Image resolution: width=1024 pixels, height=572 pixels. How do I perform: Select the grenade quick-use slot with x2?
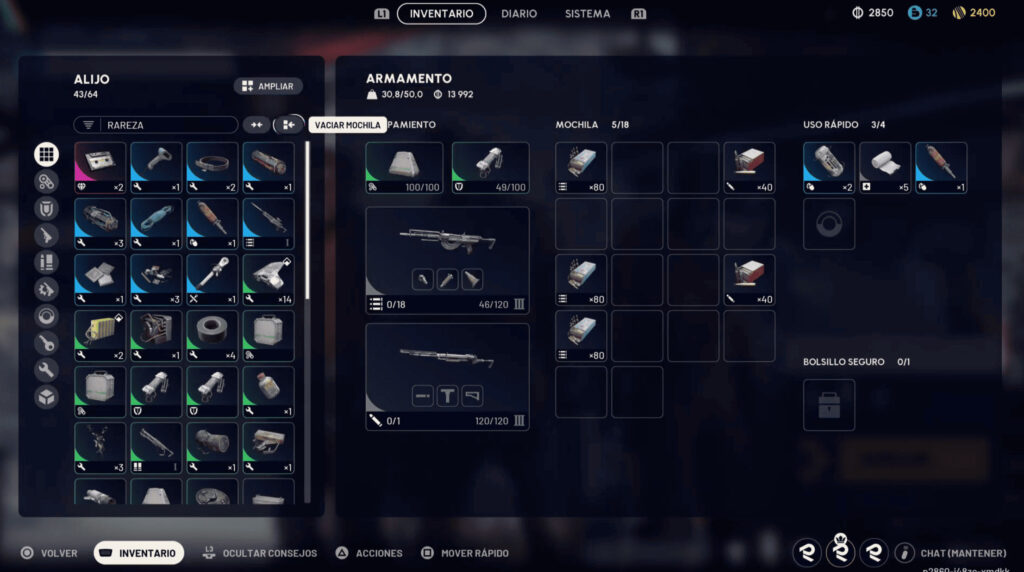click(x=829, y=168)
